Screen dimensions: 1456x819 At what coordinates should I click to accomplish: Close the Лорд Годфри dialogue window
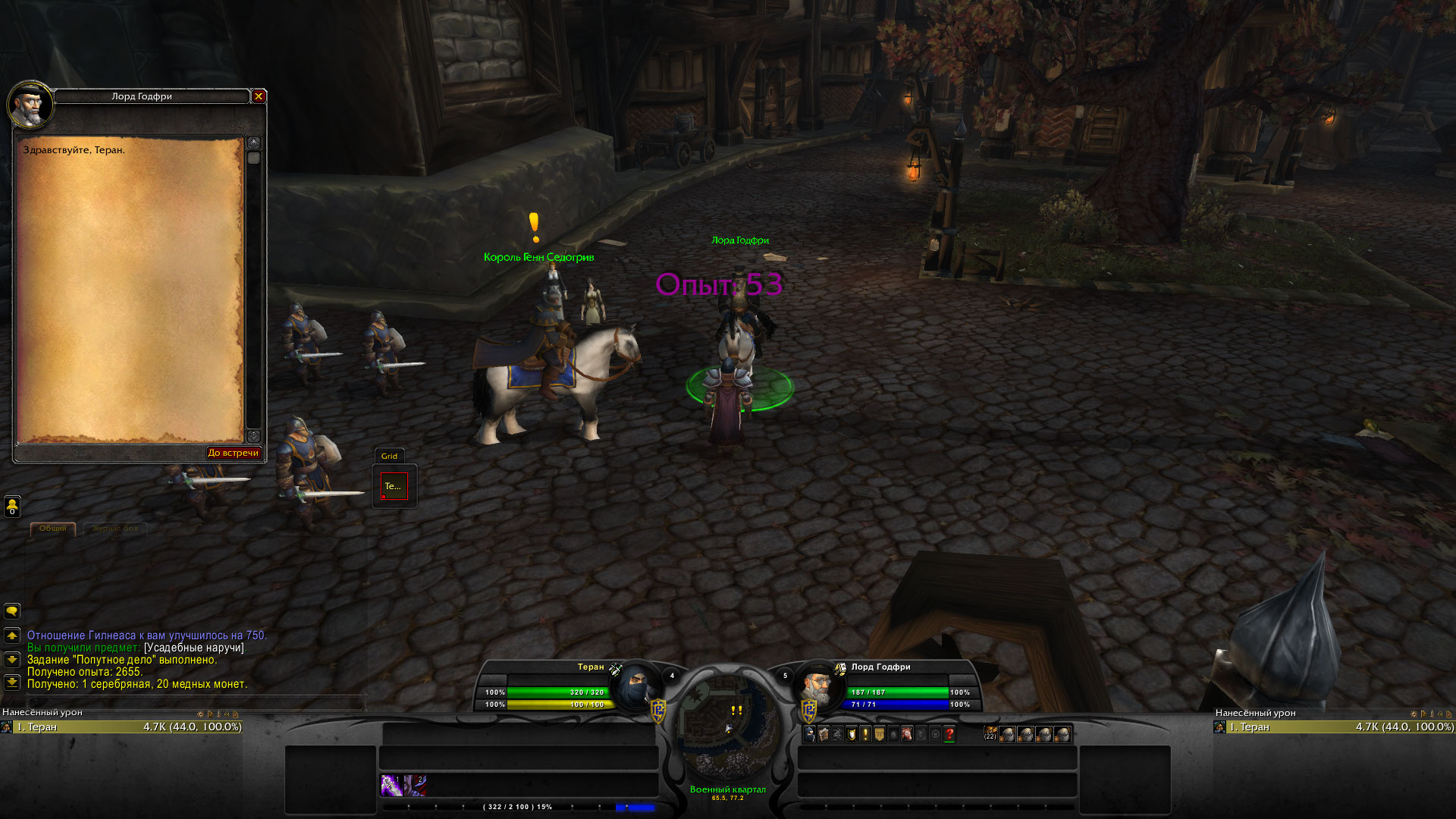259,96
